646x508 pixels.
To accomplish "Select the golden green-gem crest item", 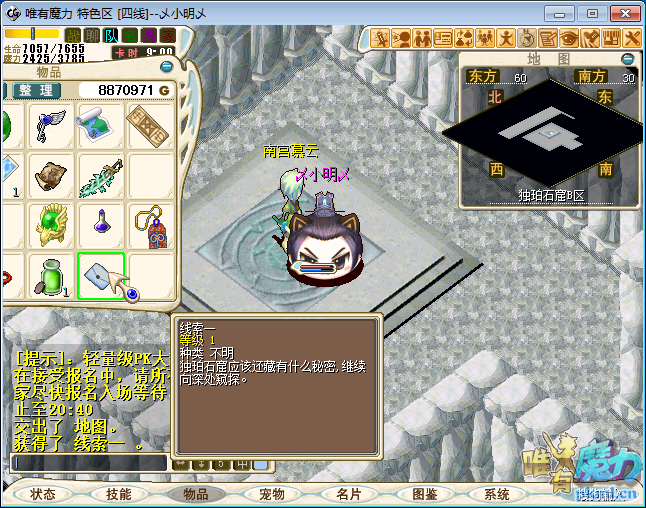I will point(52,224).
